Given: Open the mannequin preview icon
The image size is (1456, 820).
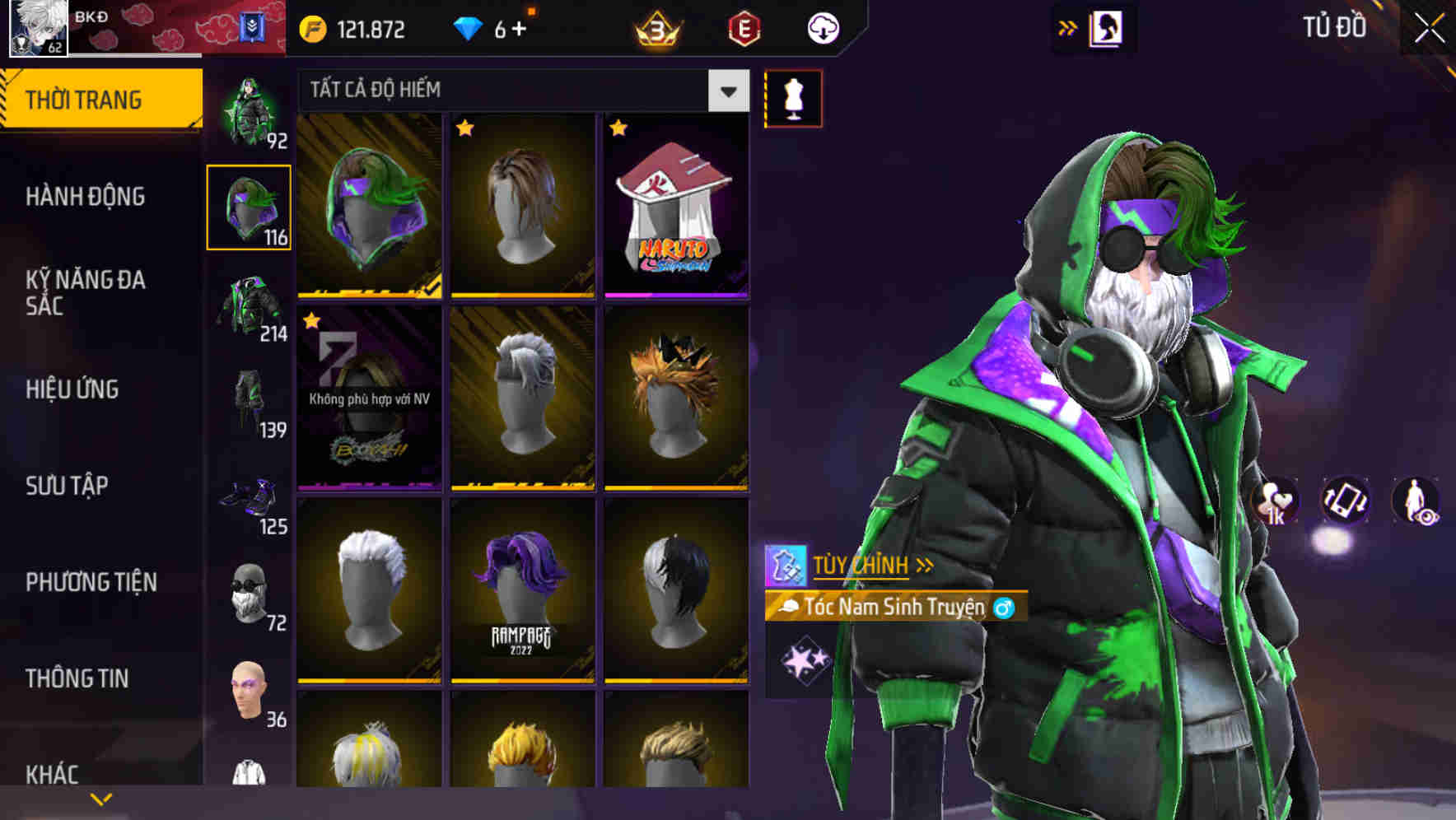Looking at the screenshot, I should 793,97.
